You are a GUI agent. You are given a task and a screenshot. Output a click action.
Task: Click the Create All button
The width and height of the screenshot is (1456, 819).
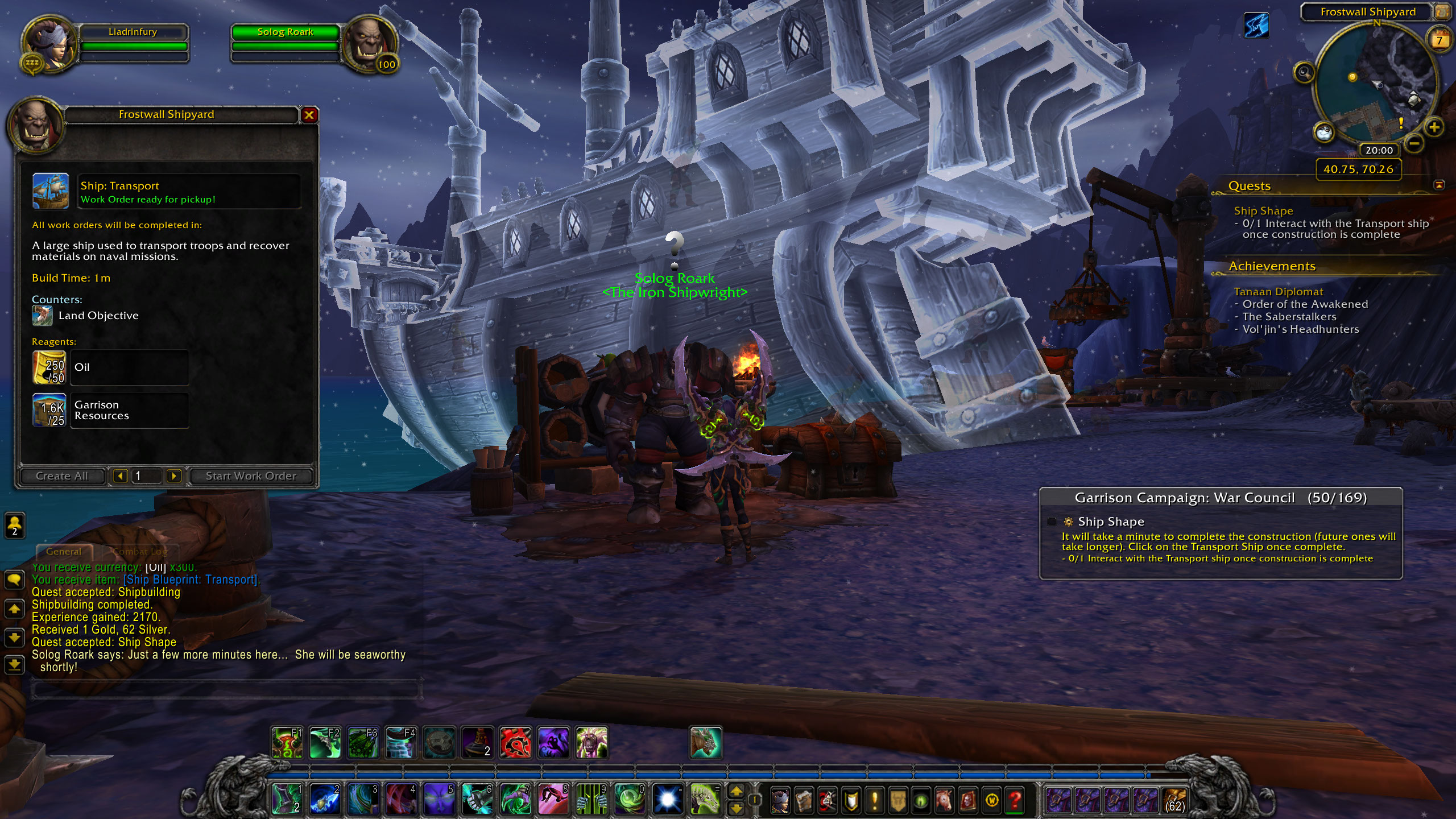click(62, 476)
